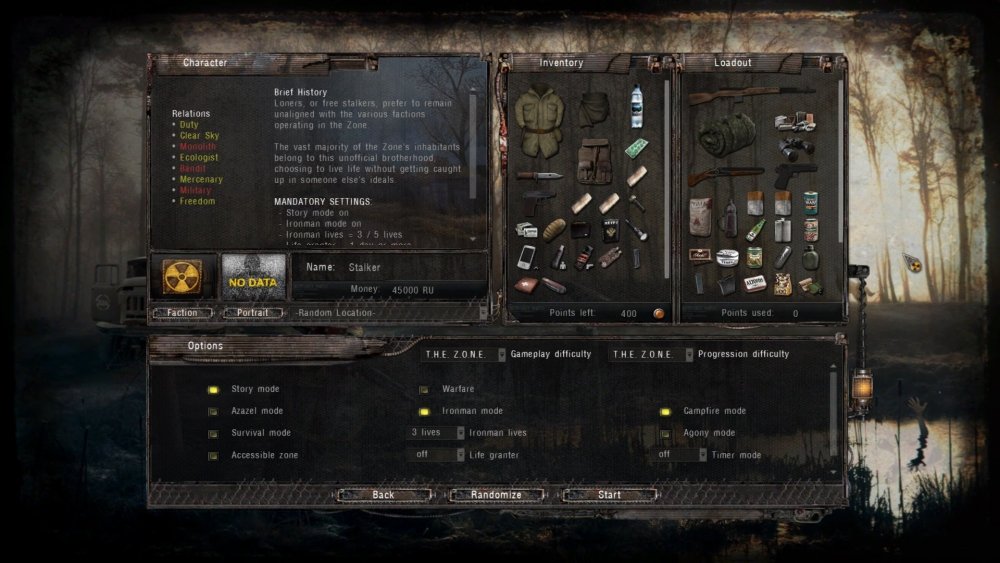
Task: Enable Survival mode
Action: [x=213, y=433]
